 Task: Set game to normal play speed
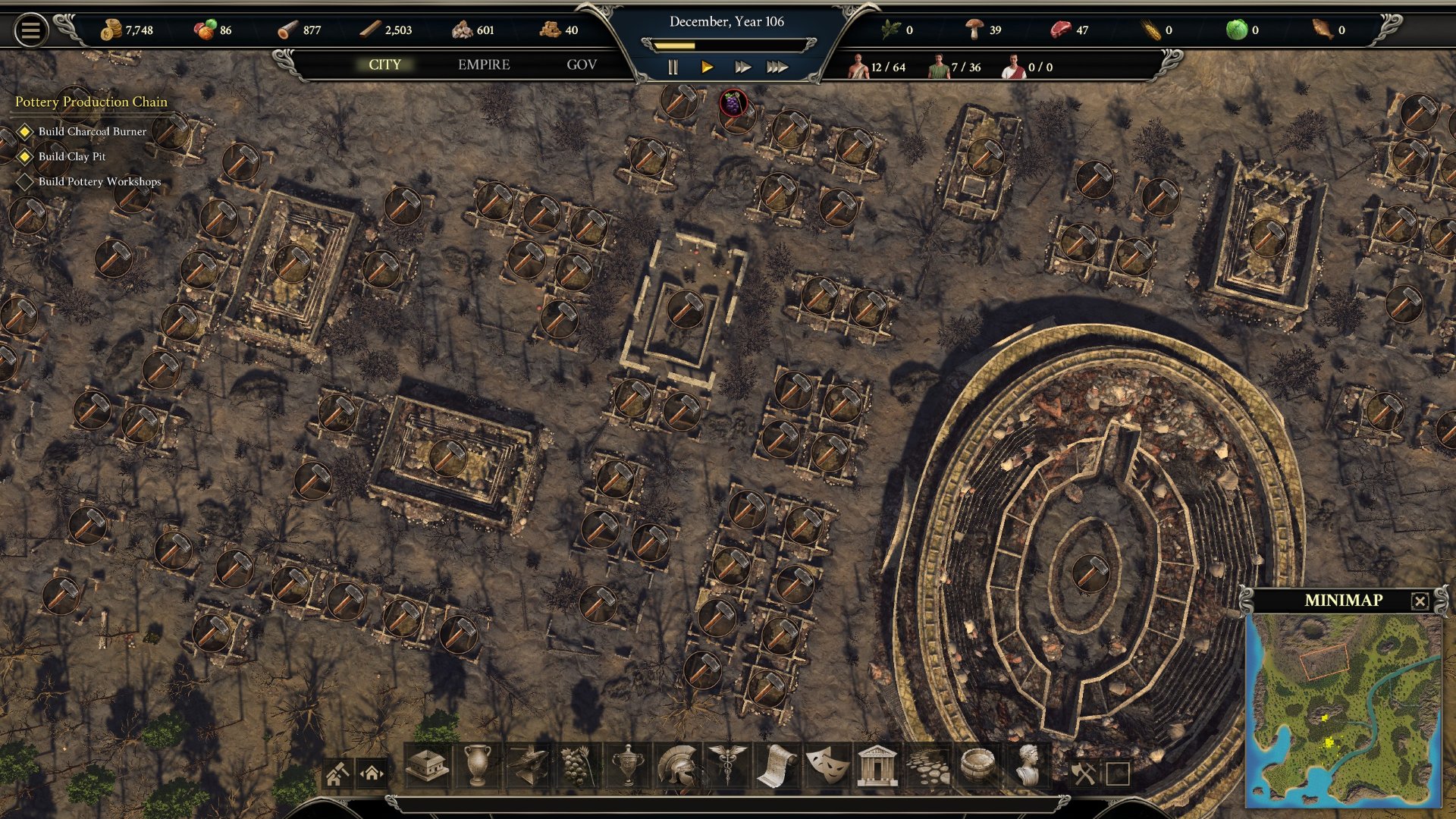coord(707,67)
